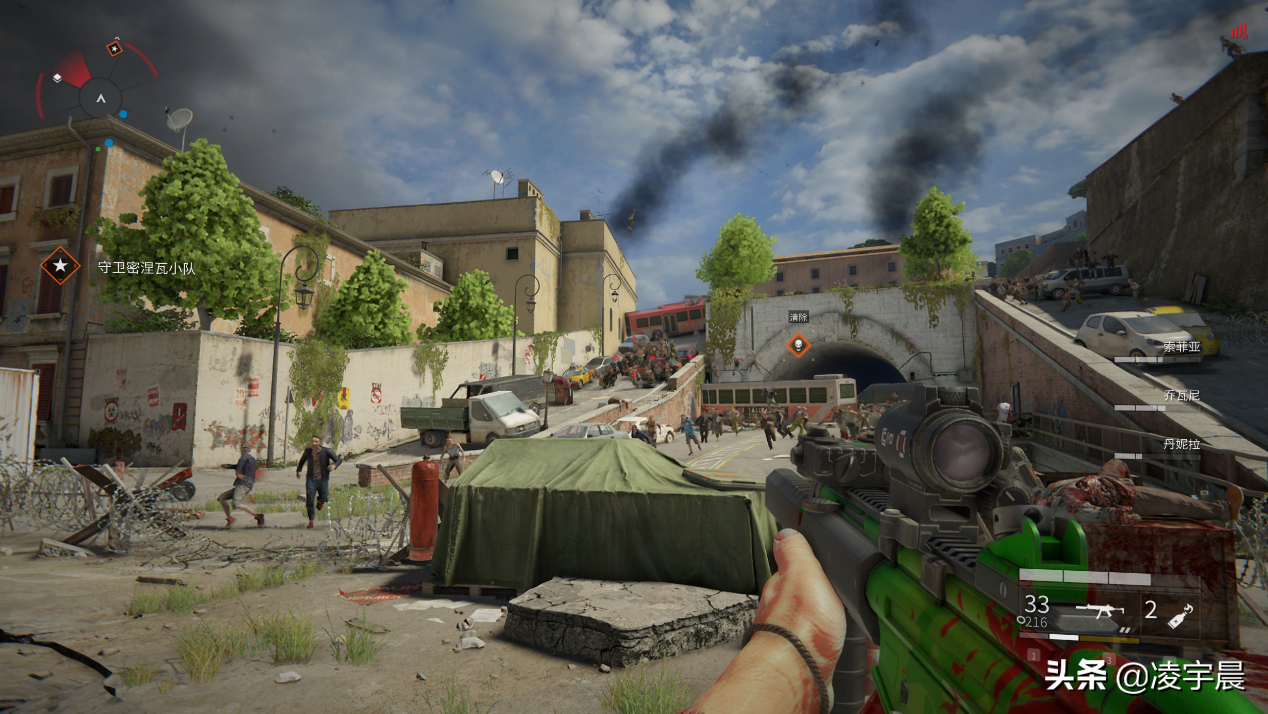
Task: Select teammate 丹妮拉 in the squad list
Action: [x=1181, y=443]
